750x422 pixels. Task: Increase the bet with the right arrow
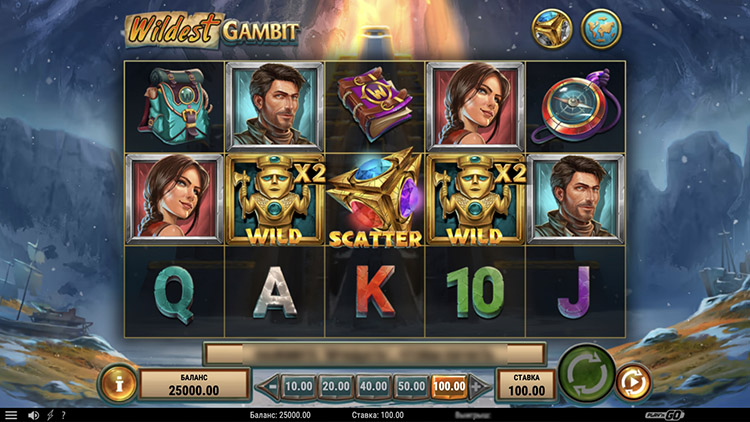coord(481,385)
